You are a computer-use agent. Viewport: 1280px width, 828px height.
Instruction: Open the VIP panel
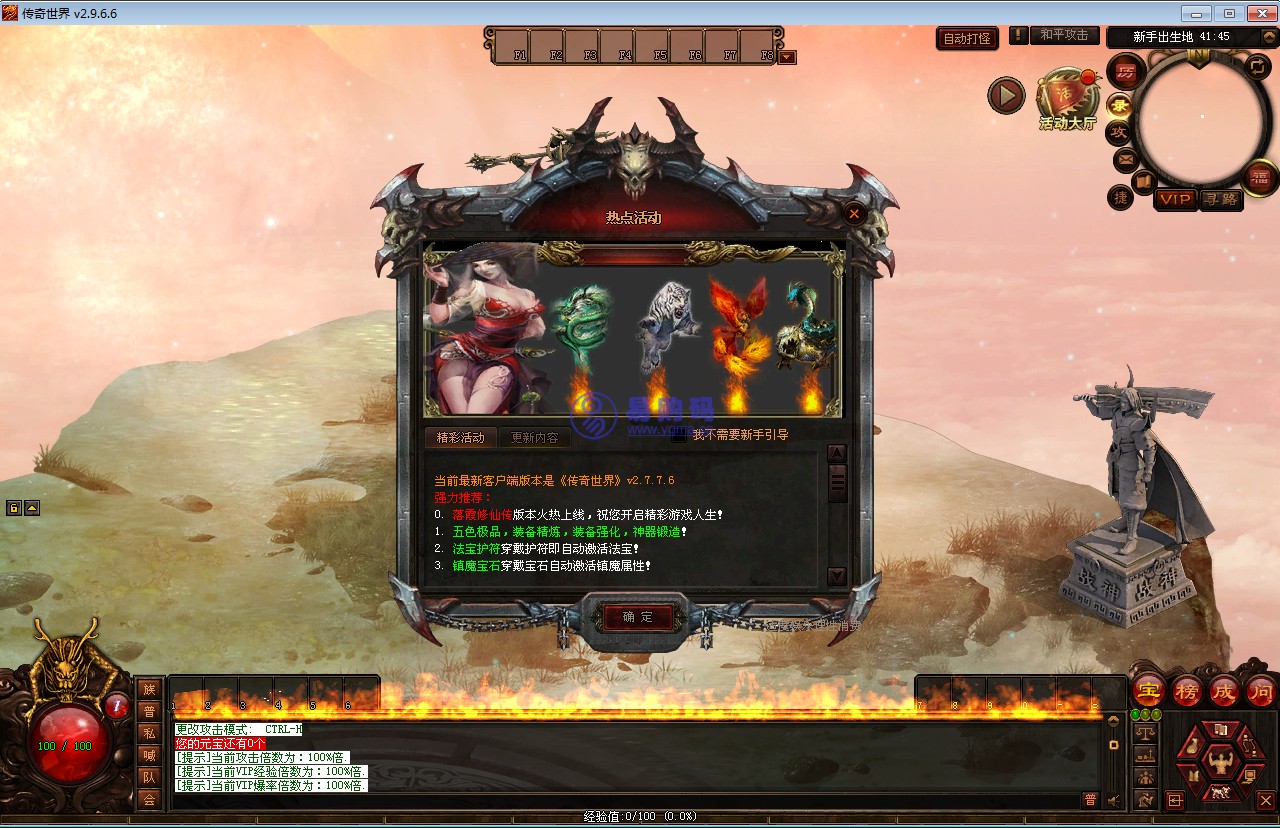[x=1175, y=199]
